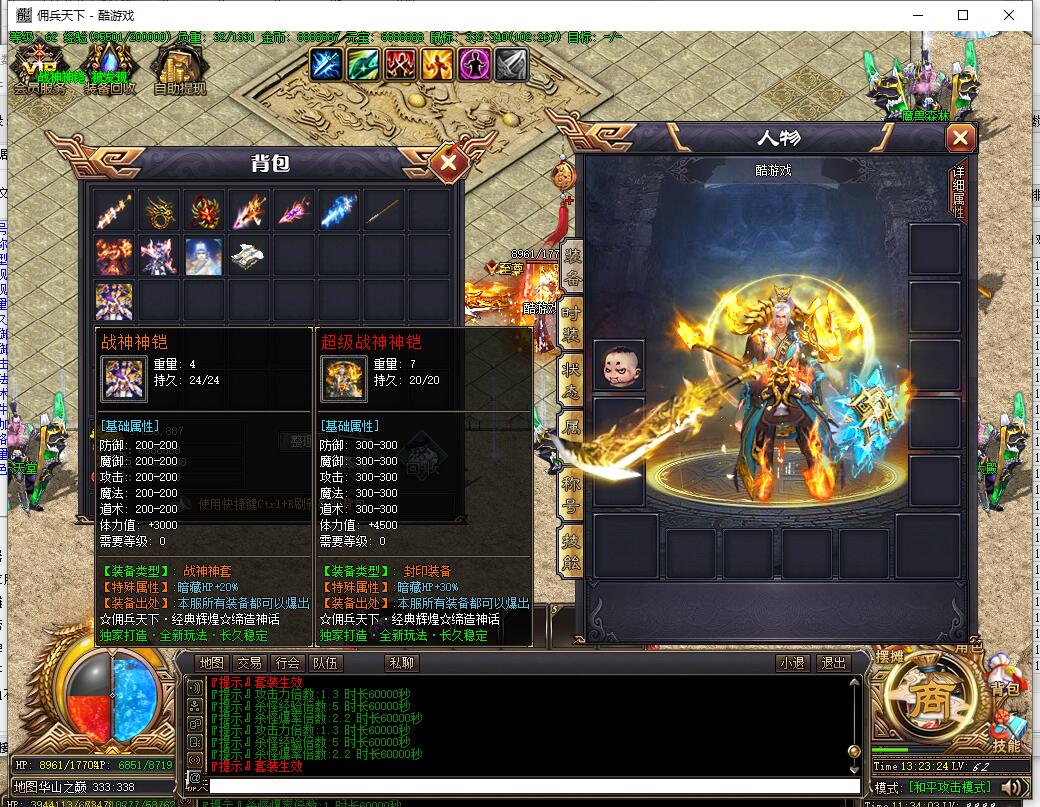The width and height of the screenshot is (1040, 807).
Task: Select the blue lightning sword in backpack
Action: point(338,210)
